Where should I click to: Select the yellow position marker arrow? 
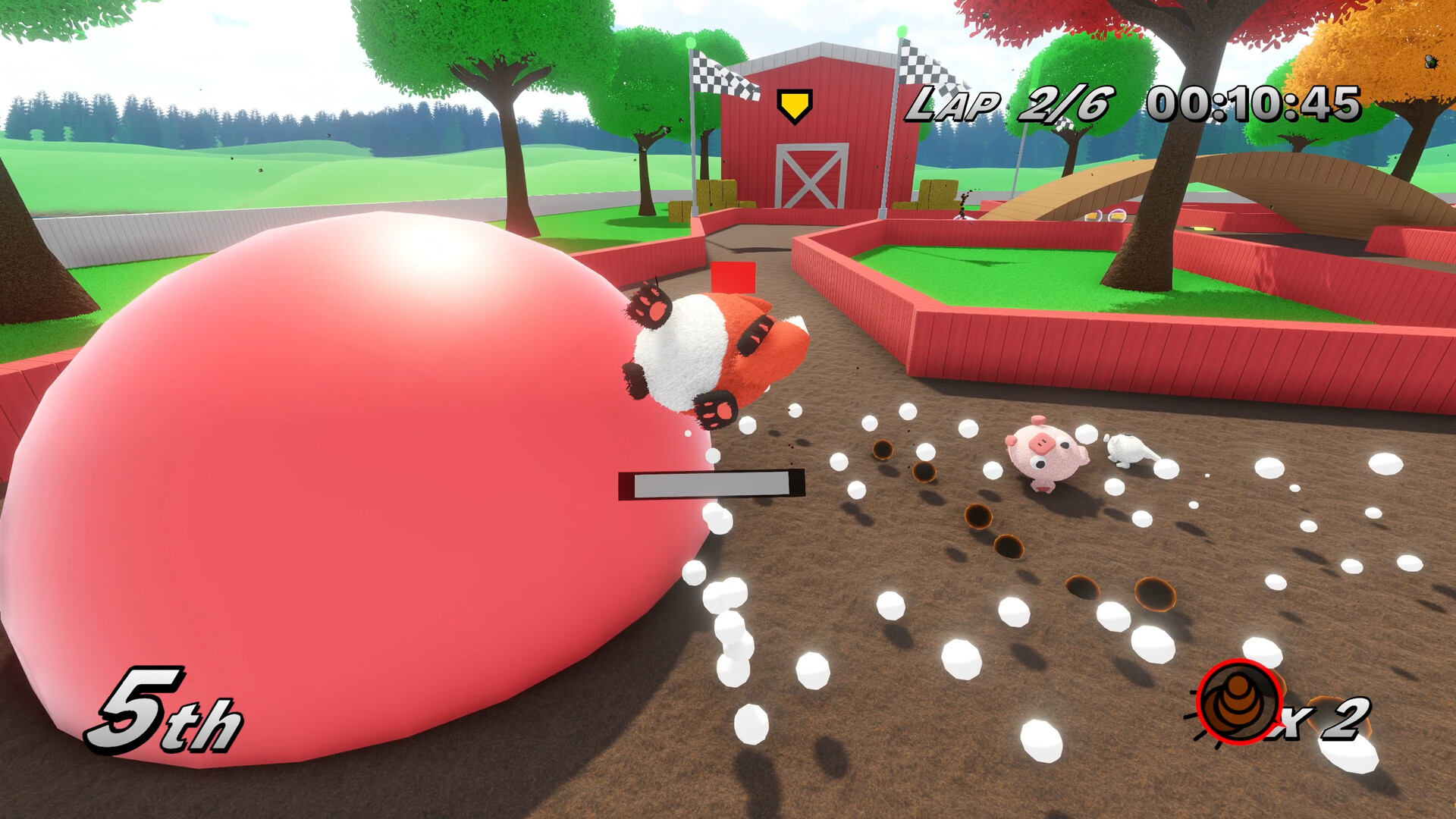pos(793,102)
